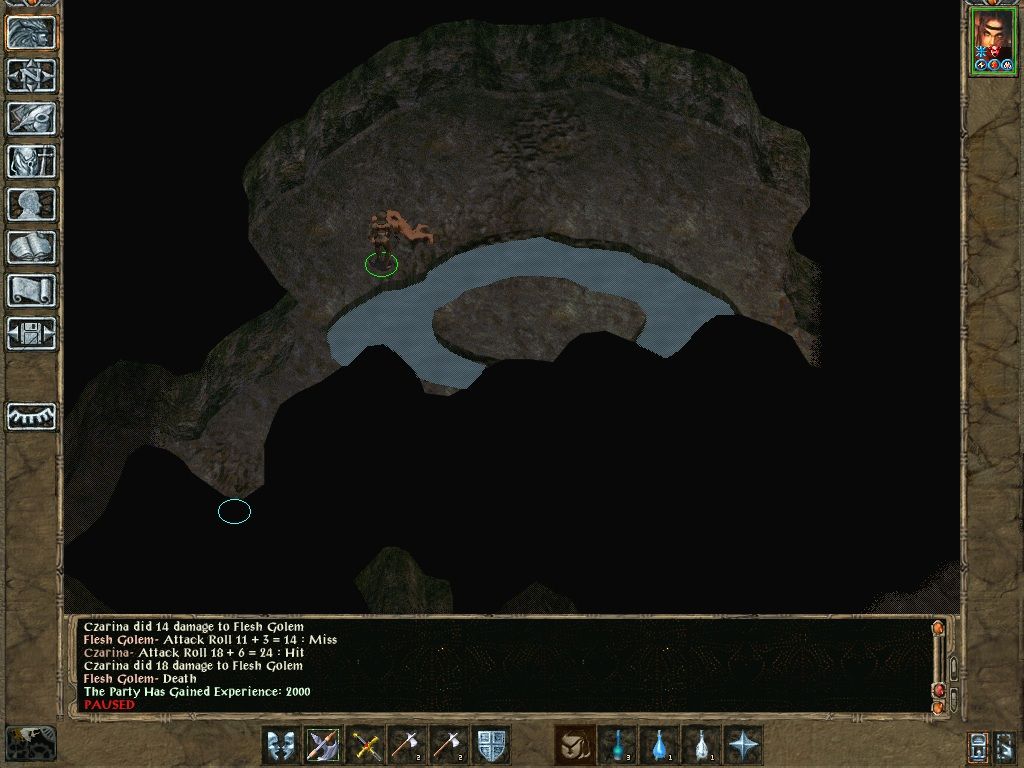Viewport: 1024px width, 768px height.
Task: Use the silver-white potion quick item
Action: (x=701, y=745)
